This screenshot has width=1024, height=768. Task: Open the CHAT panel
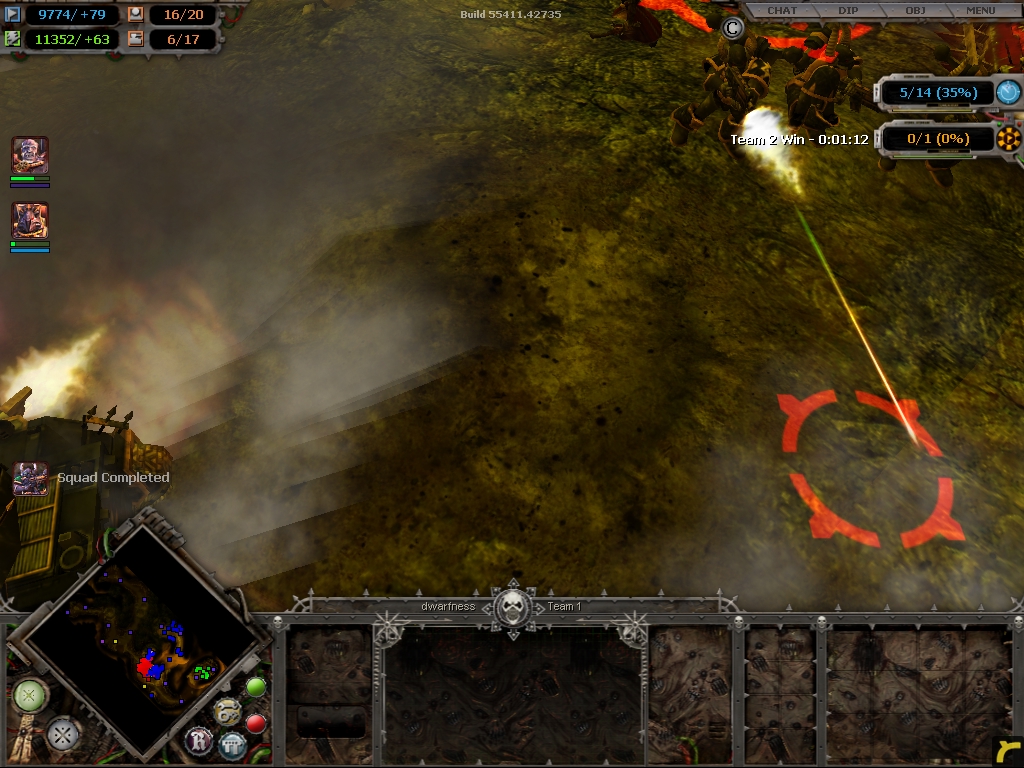click(782, 11)
